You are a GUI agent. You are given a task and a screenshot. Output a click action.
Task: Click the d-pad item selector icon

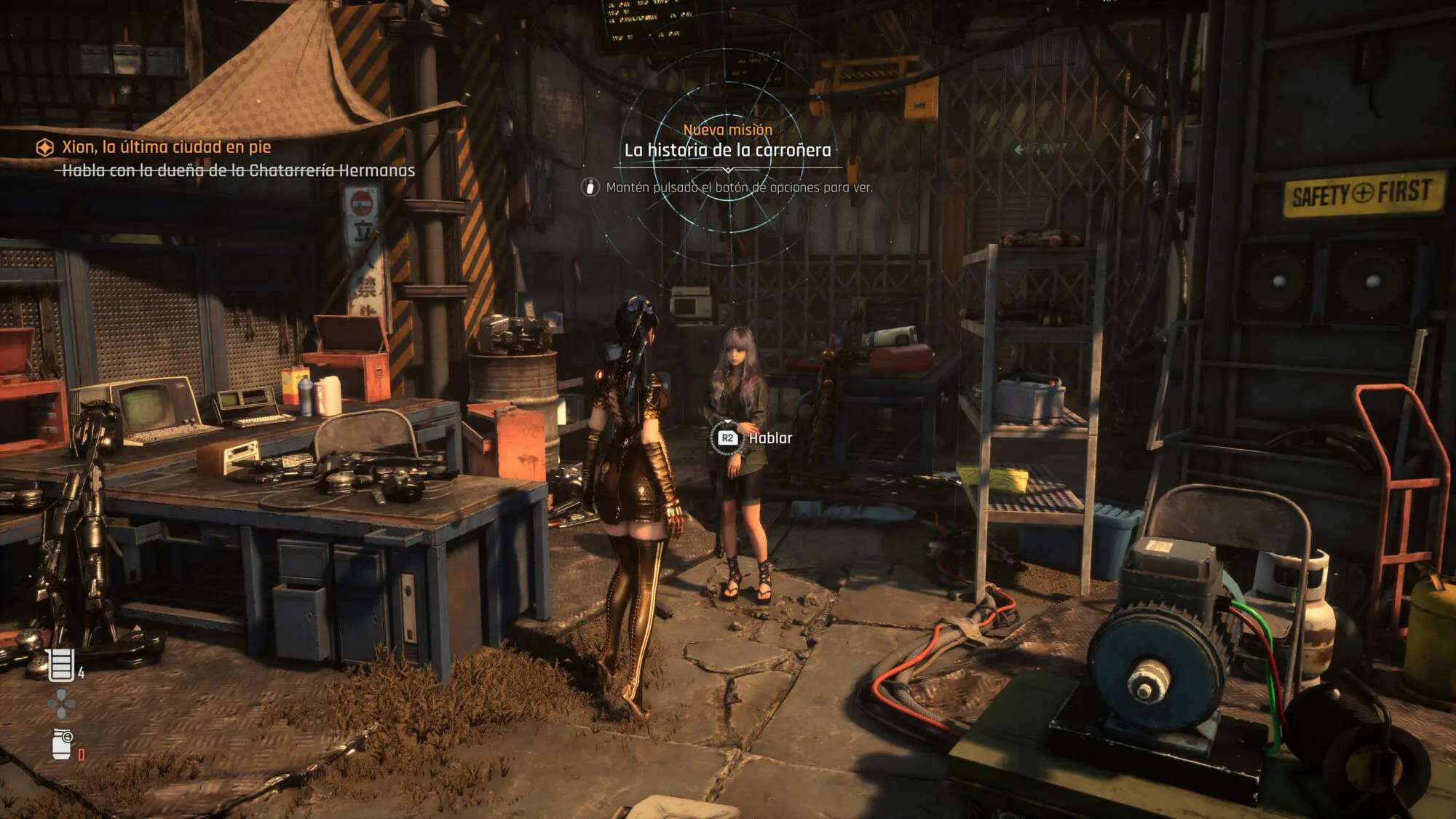[x=60, y=703]
